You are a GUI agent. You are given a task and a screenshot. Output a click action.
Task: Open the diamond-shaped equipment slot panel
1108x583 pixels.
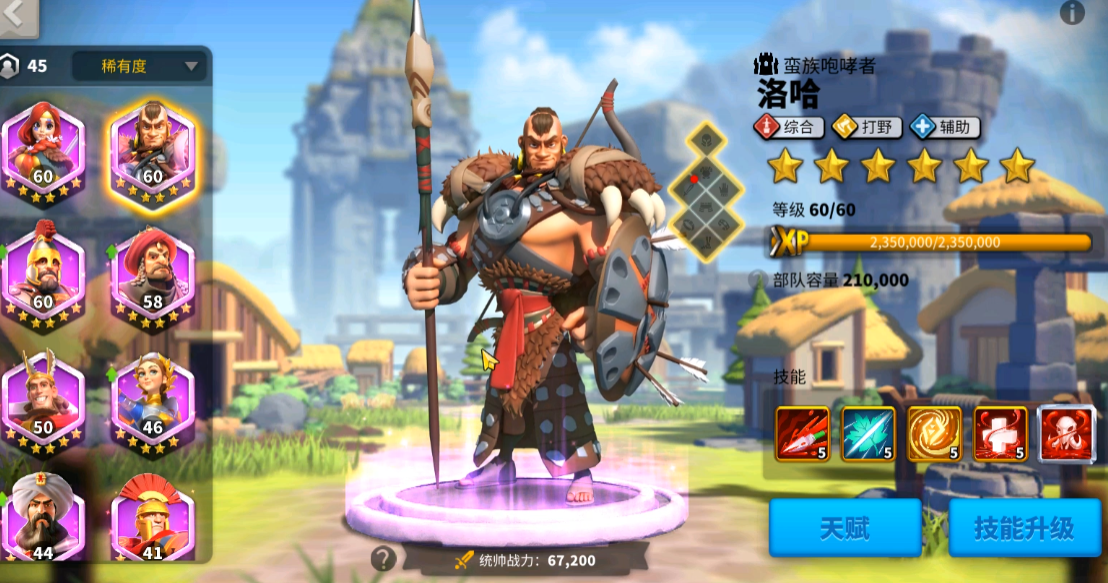[707, 189]
